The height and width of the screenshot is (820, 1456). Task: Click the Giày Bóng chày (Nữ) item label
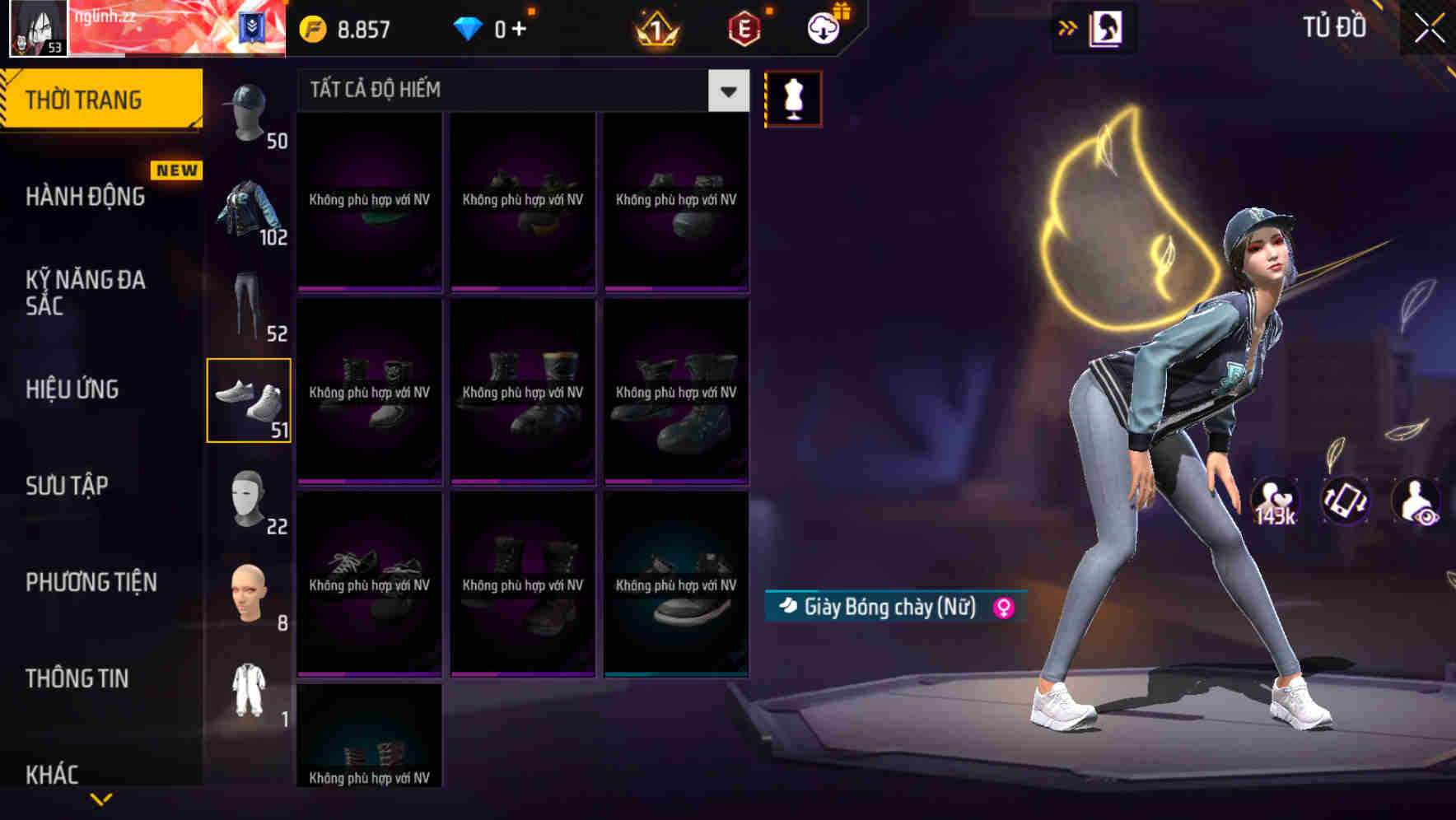pyautogui.click(x=892, y=607)
